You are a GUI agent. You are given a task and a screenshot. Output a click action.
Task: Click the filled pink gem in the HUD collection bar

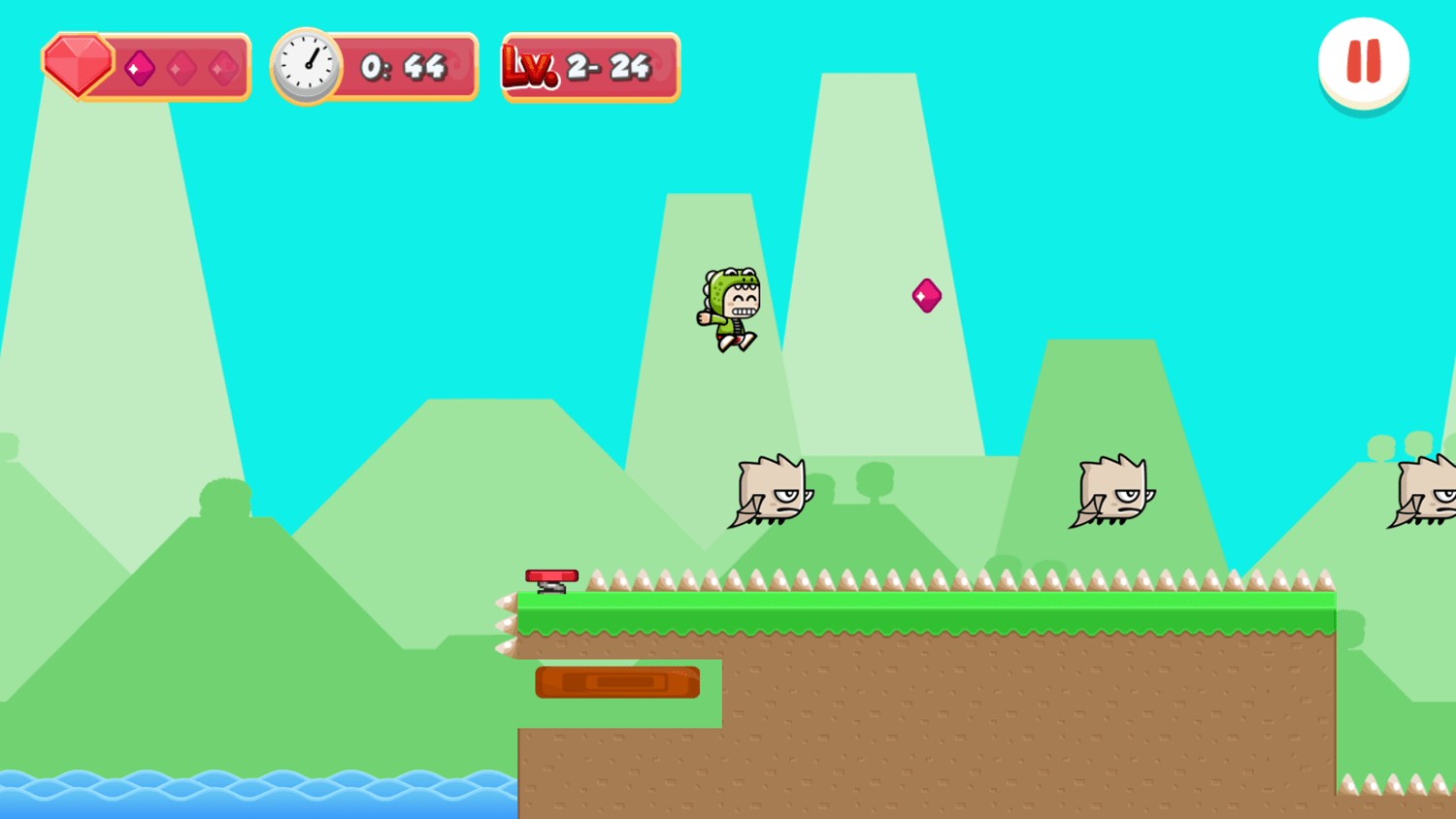(142, 68)
